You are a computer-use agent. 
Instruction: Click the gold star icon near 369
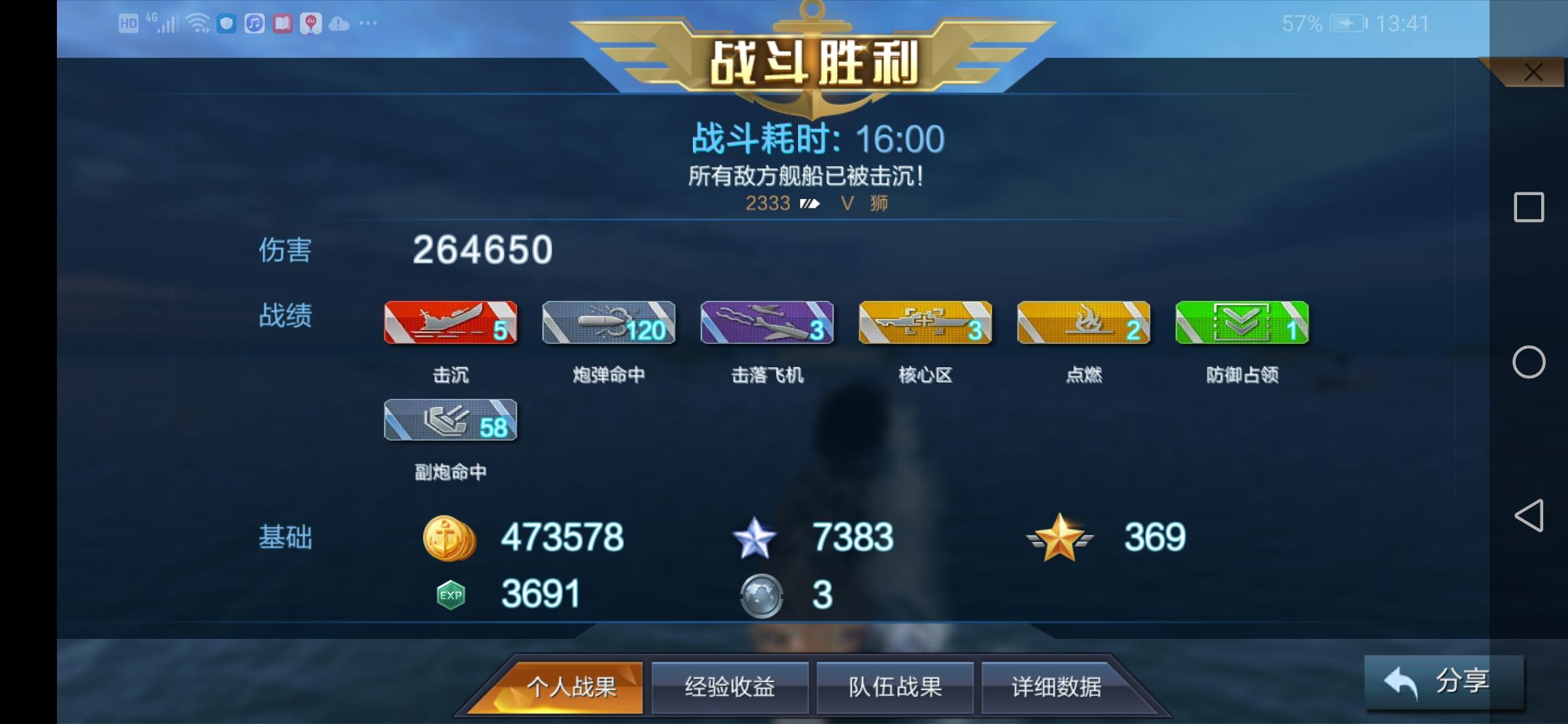(x=1059, y=536)
